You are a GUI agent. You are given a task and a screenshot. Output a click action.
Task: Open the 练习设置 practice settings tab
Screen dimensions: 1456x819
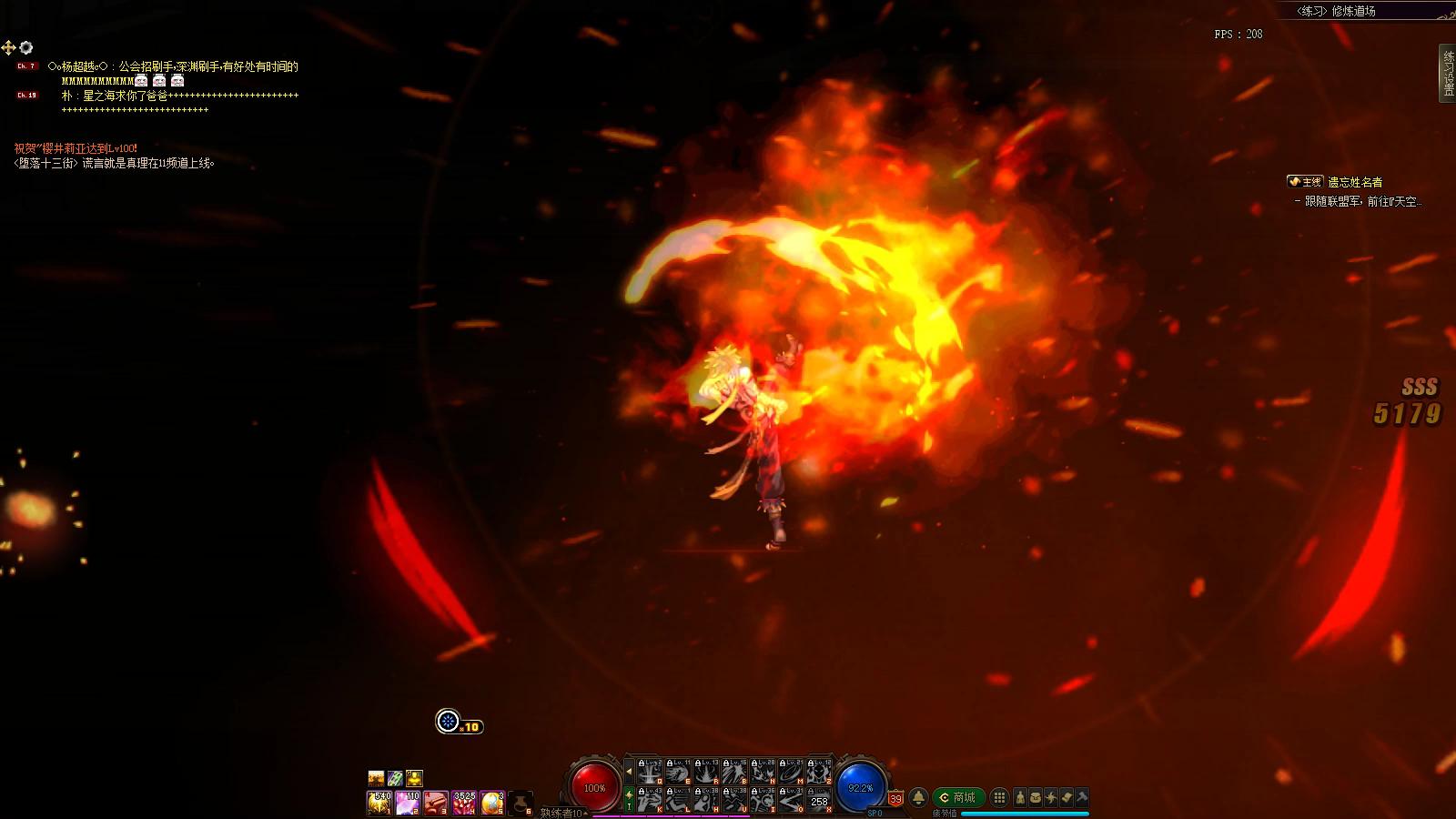[x=1447, y=71]
